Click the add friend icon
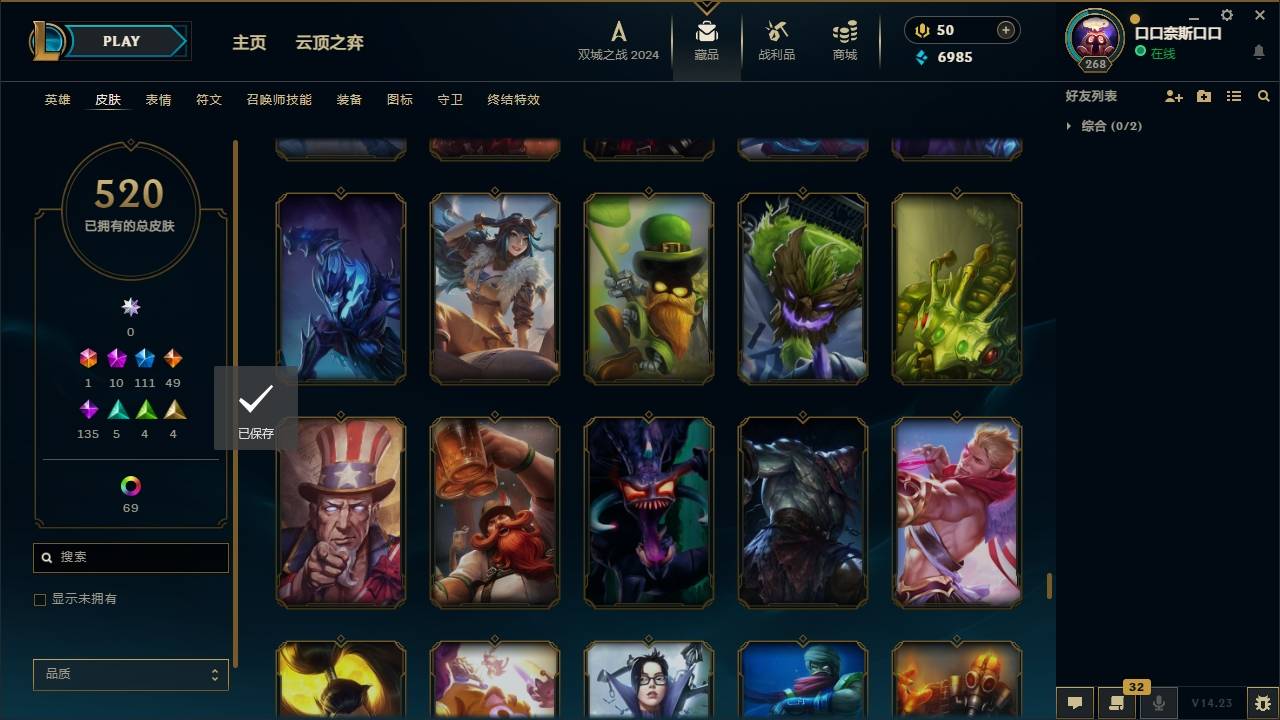Image resolution: width=1280 pixels, height=720 pixels. pyautogui.click(x=1174, y=96)
